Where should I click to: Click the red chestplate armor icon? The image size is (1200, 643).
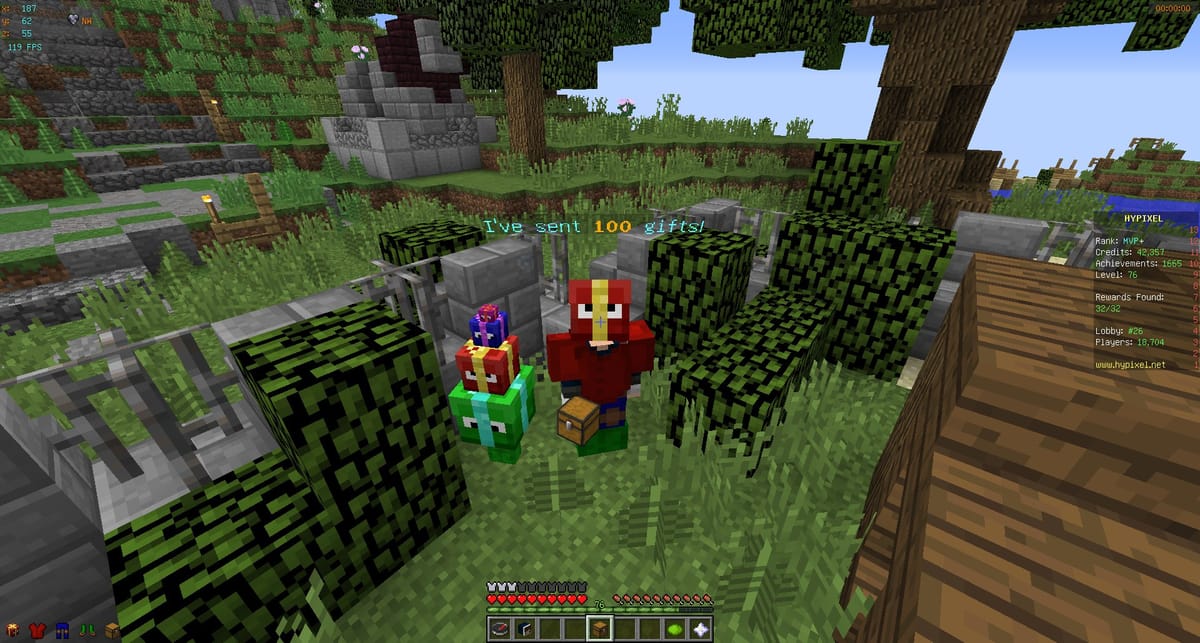pyautogui.click(x=35, y=630)
